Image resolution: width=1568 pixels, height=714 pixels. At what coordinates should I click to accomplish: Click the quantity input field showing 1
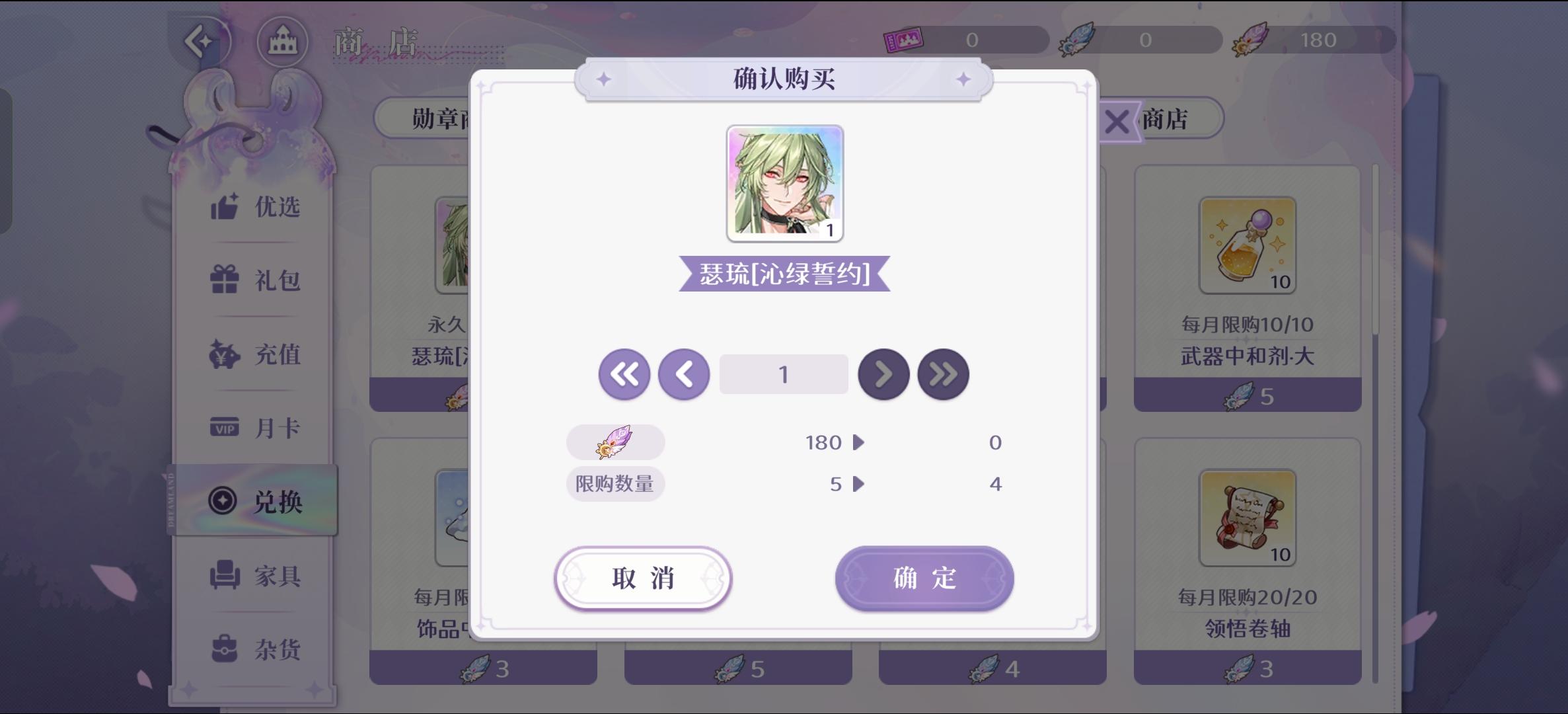(784, 374)
